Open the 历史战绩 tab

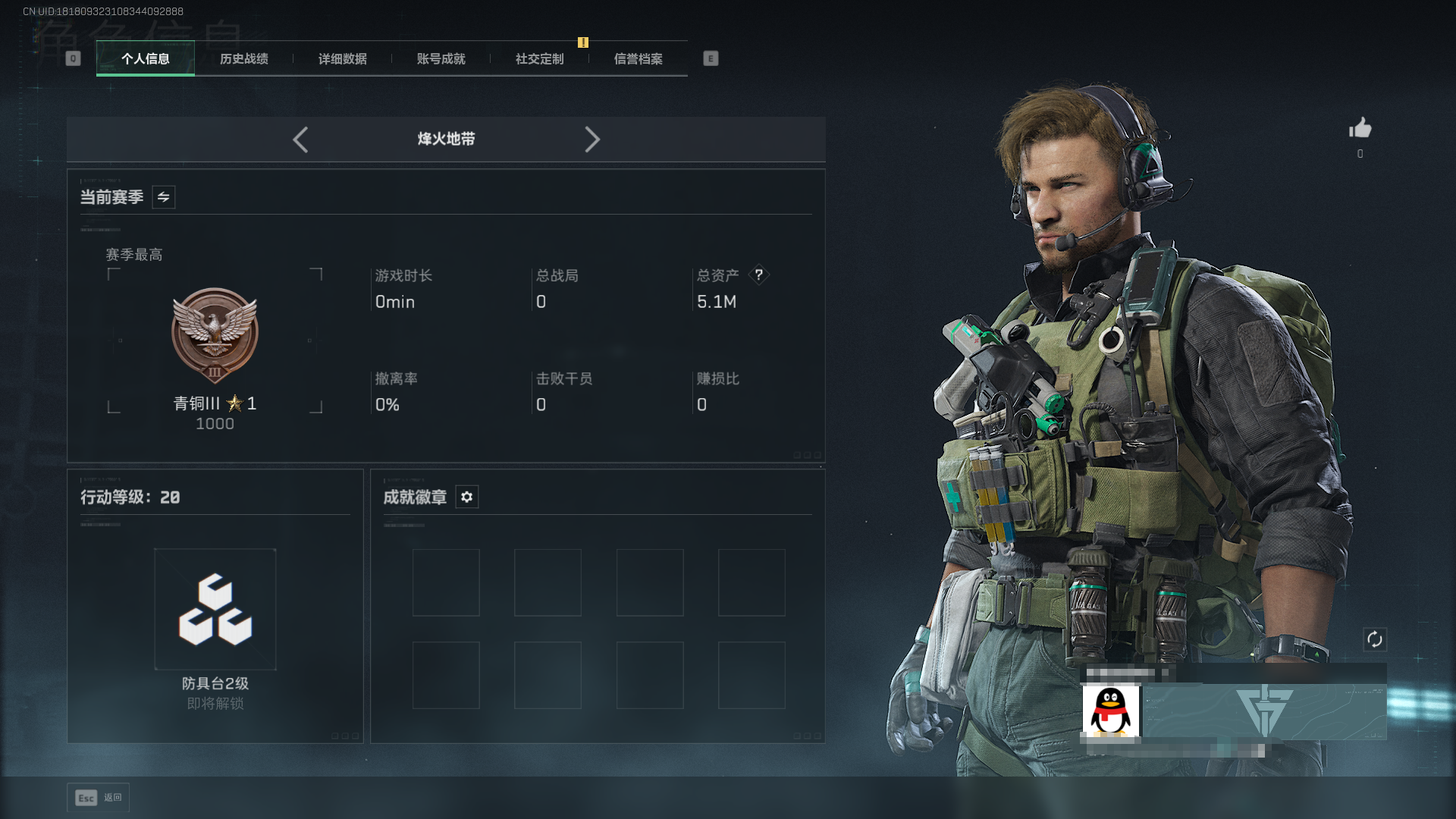point(244,59)
